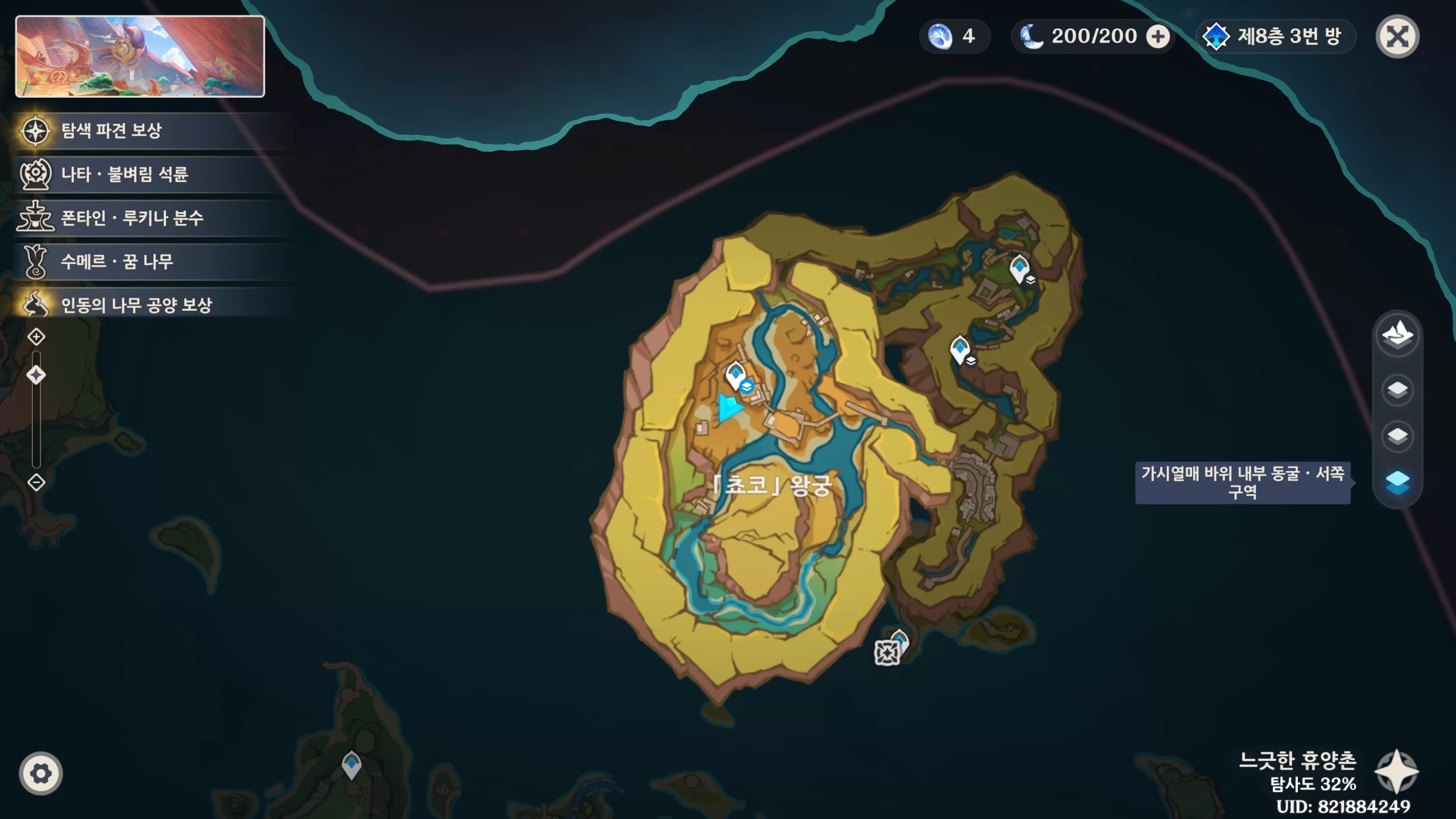Click the map zoom slider handle
The image size is (1456, 819).
(36, 375)
